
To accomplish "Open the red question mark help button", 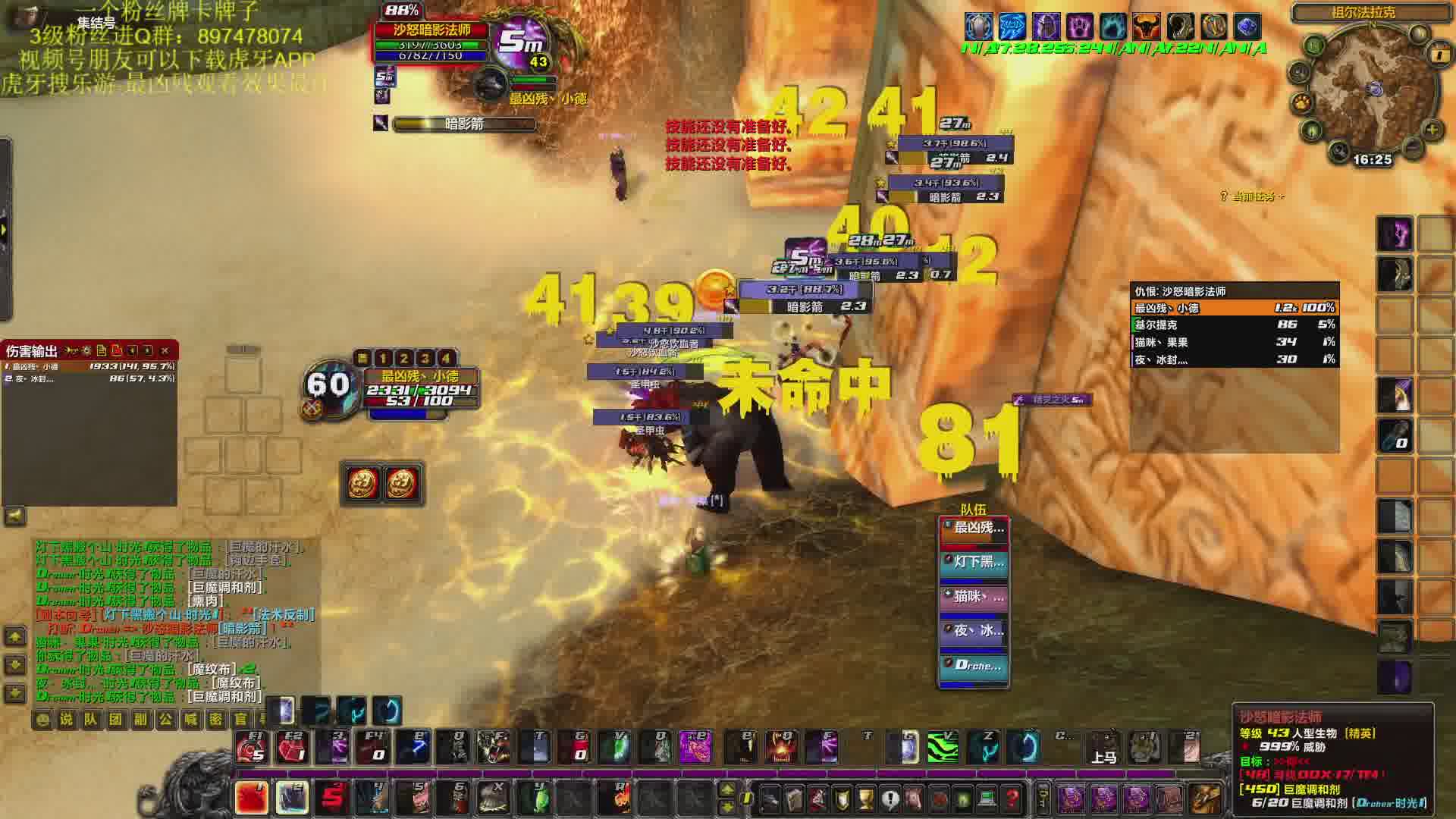I will pyautogui.click(x=1012, y=799).
